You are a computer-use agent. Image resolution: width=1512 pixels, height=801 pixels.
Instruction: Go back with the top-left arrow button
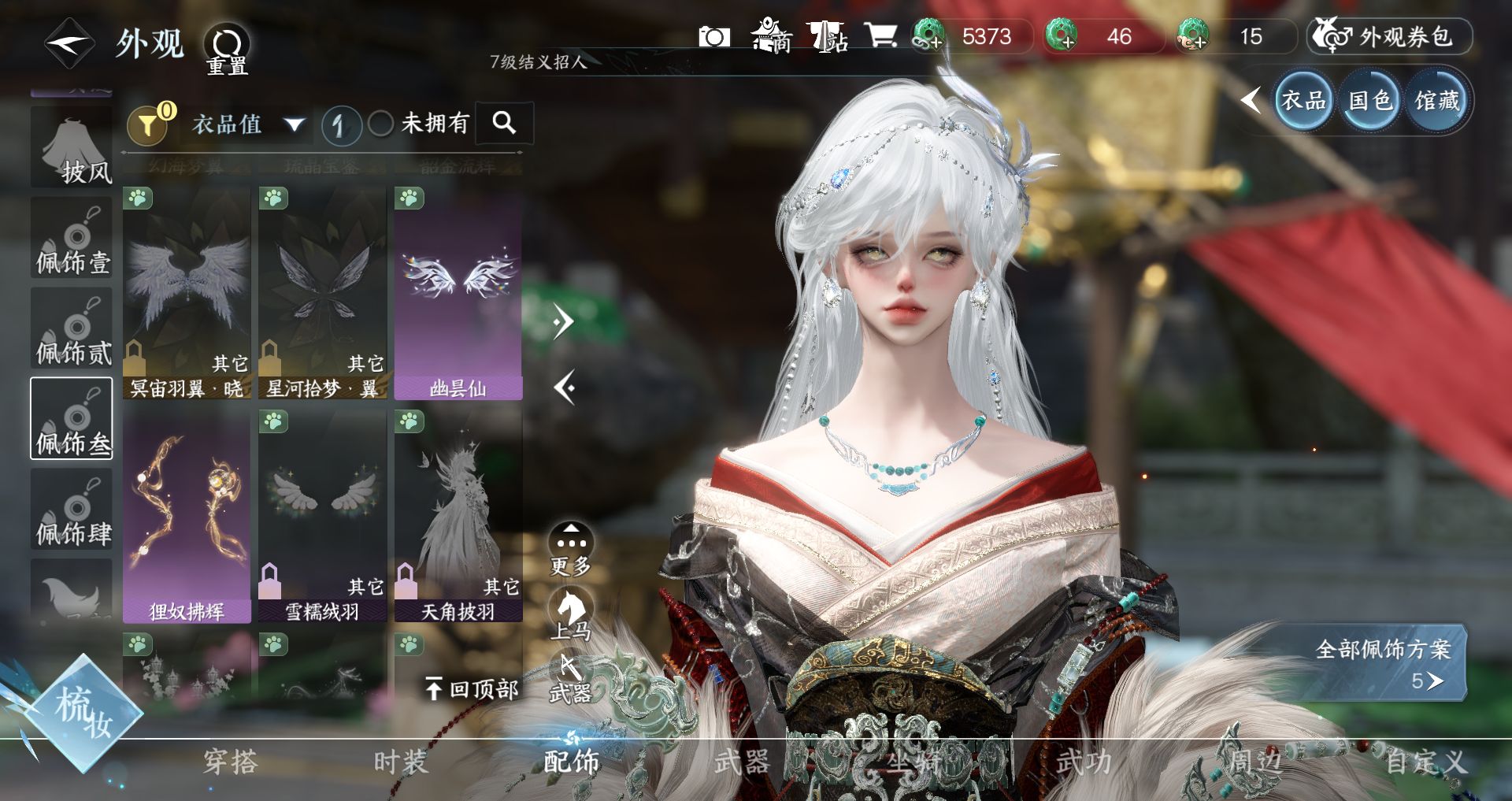point(69,43)
